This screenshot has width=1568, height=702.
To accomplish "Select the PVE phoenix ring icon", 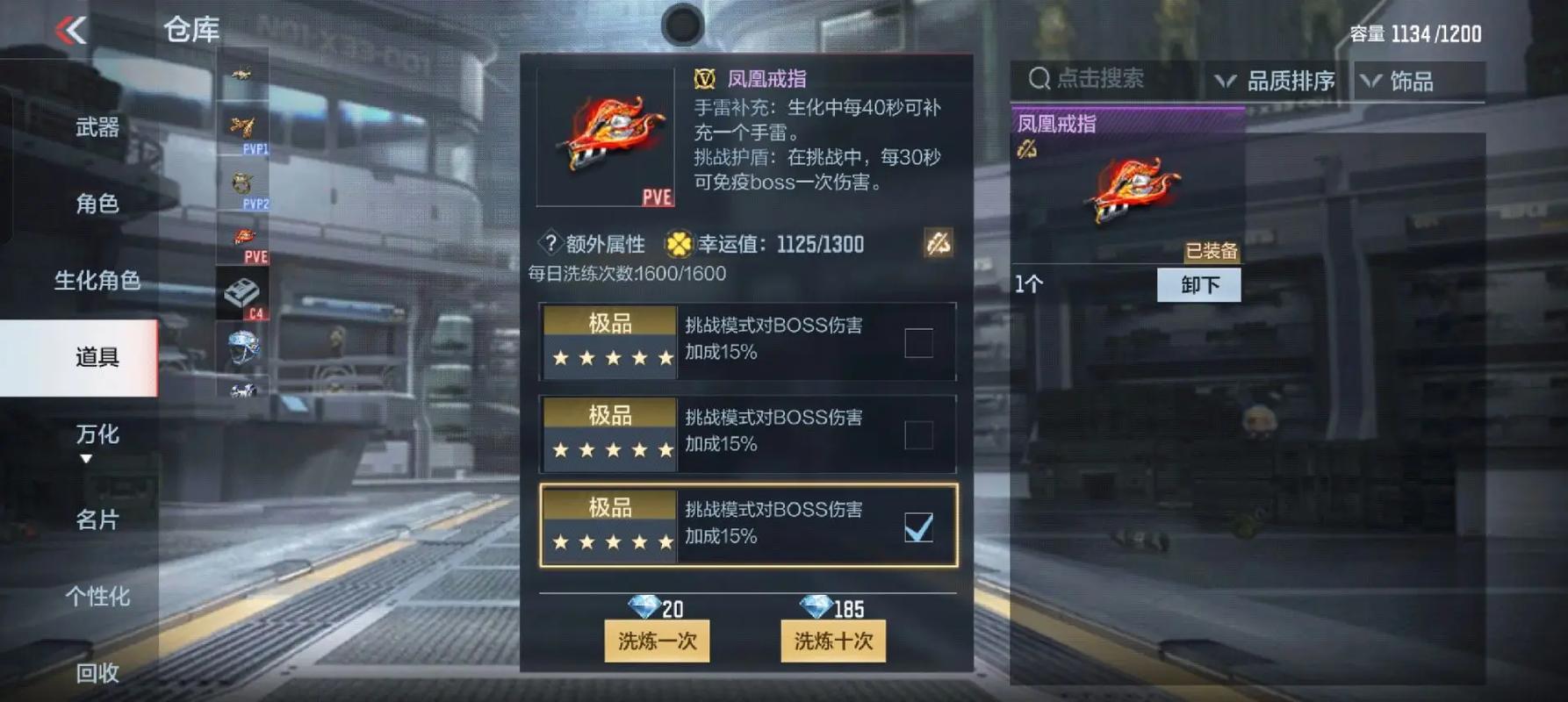I will pos(244,237).
